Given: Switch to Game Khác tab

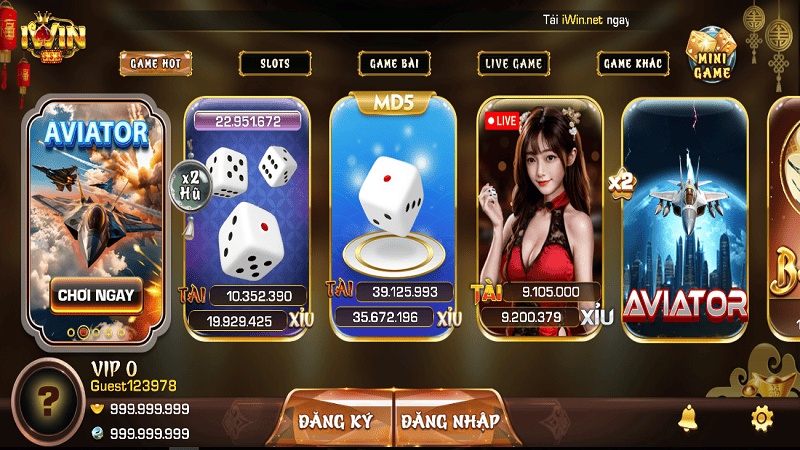Looking at the screenshot, I should pos(633,63).
